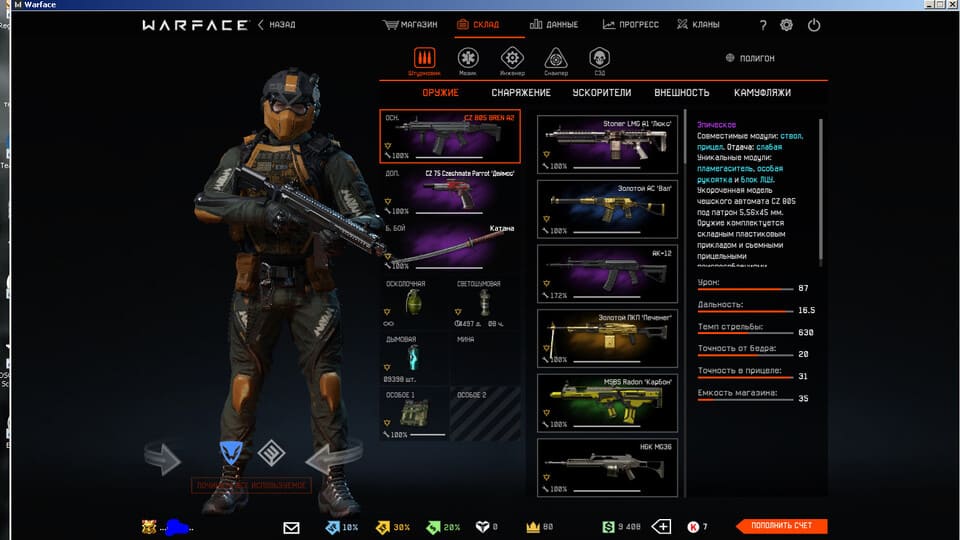Screen dimensions: 960x540
Task: Switch to the Камуфляжи tab
Action: pos(762,93)
